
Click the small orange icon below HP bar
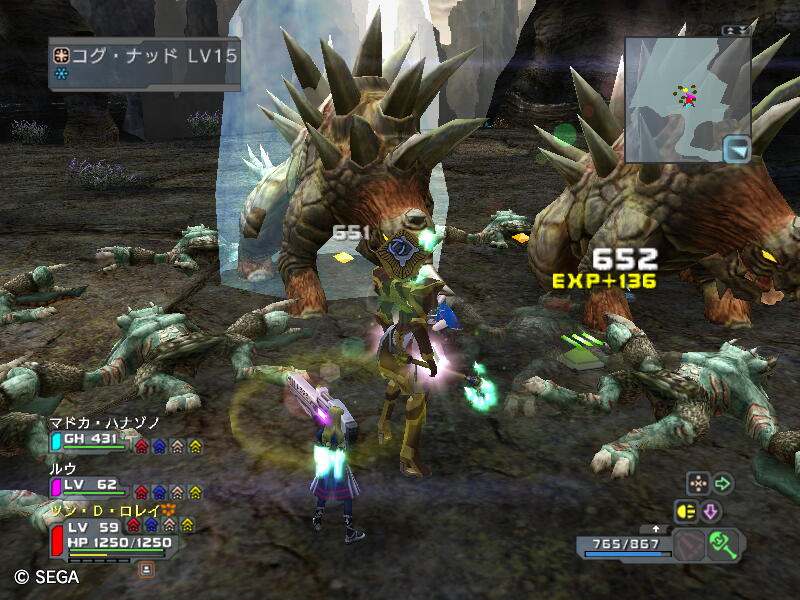tap(146, 569)
